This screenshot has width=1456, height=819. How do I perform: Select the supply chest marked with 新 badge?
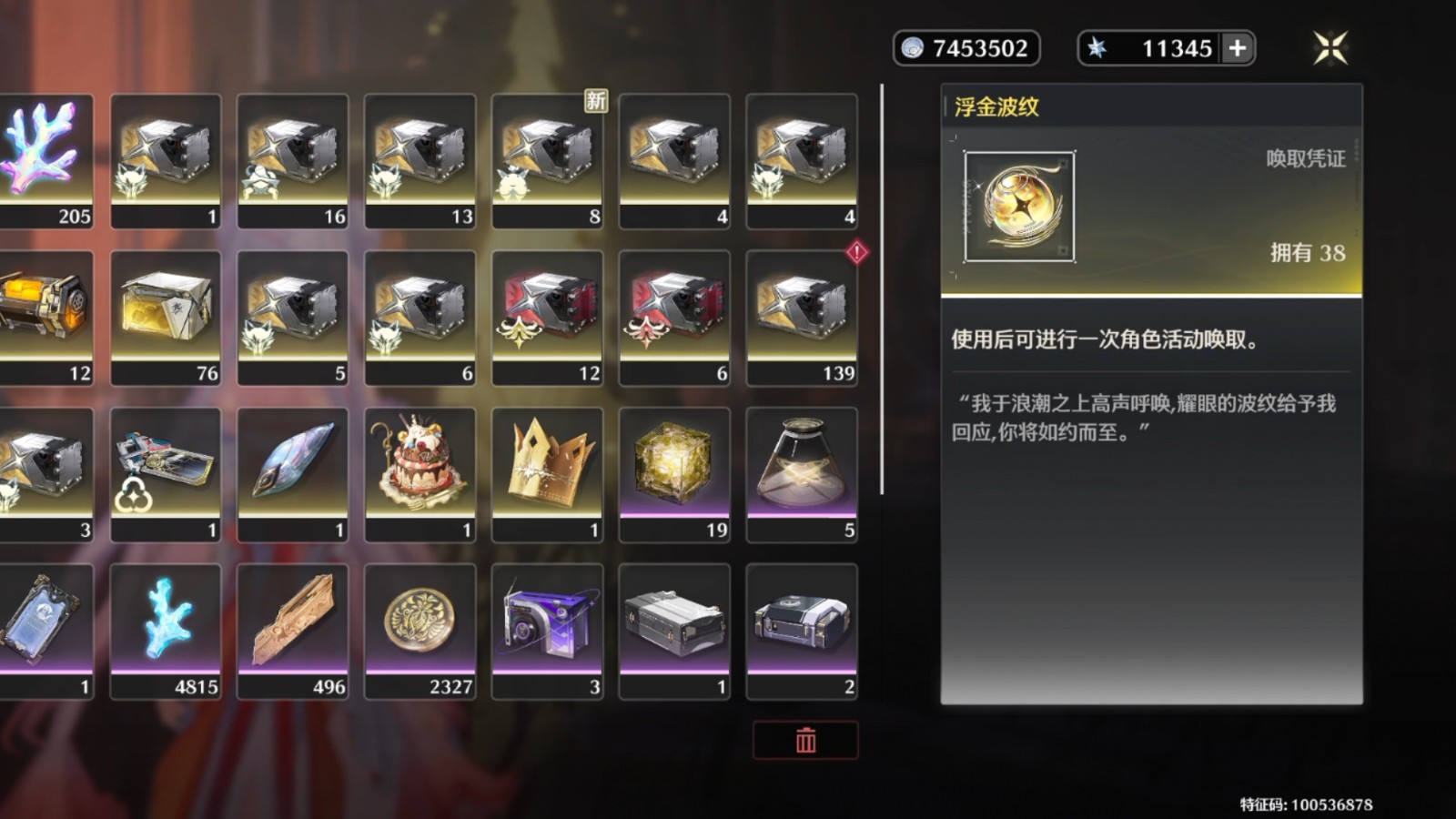547,159
